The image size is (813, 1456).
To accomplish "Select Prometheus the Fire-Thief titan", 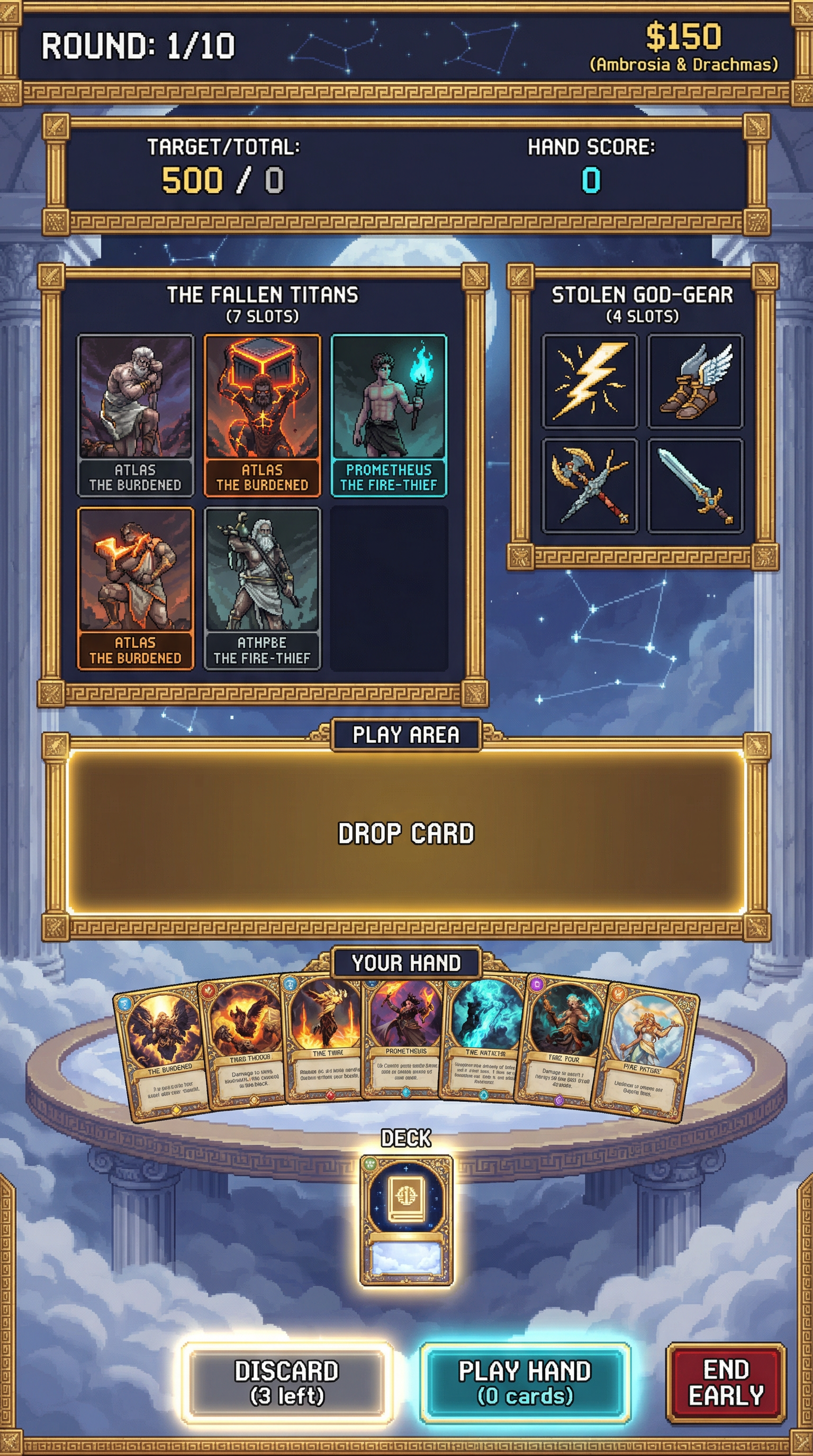I will 389,415.
